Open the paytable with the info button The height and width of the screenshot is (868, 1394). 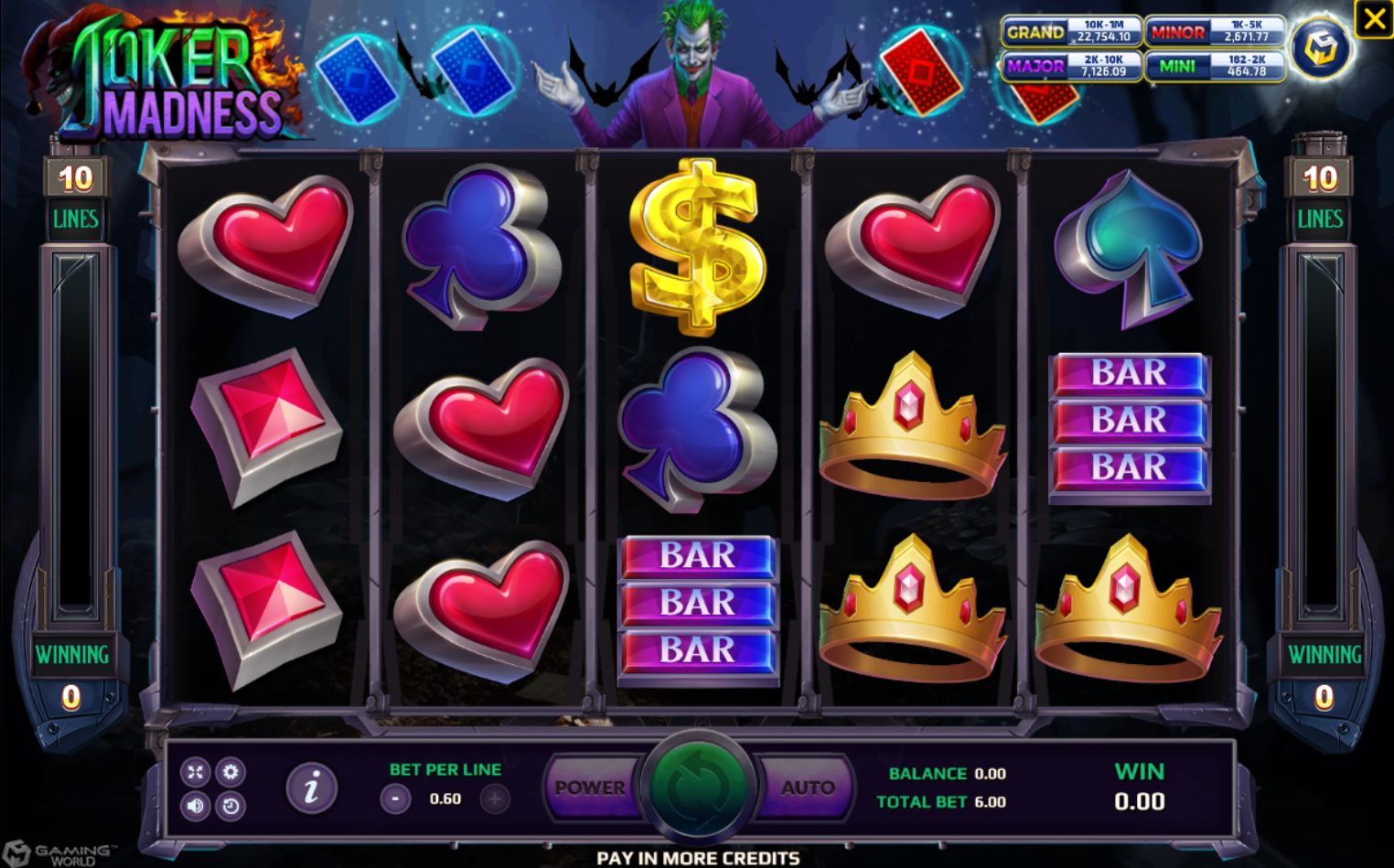310,787
